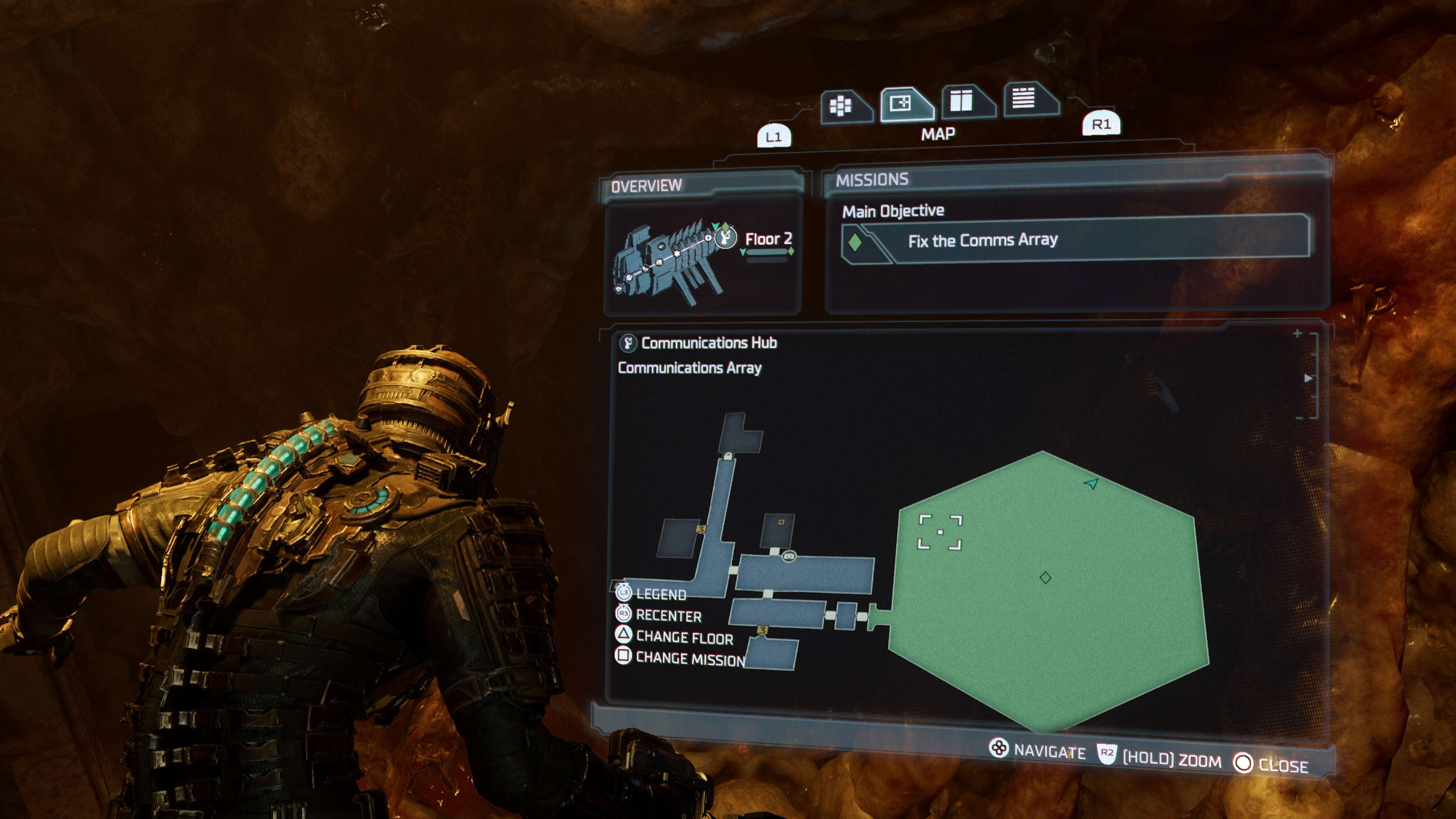This screenshot has height=819, width=1456.
Task: Select the Communications Hub location icon
Action: pos(628,343)
